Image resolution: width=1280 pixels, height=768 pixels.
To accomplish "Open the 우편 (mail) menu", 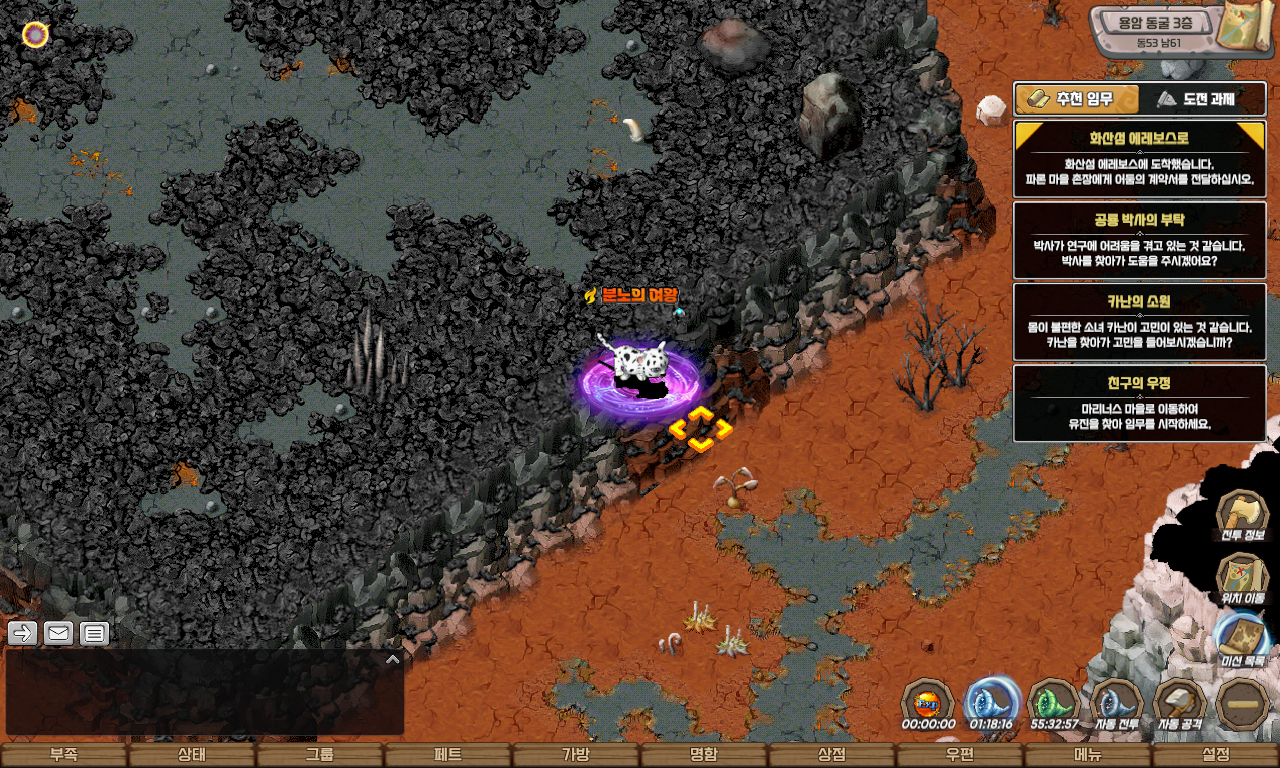I will [959, 755].
